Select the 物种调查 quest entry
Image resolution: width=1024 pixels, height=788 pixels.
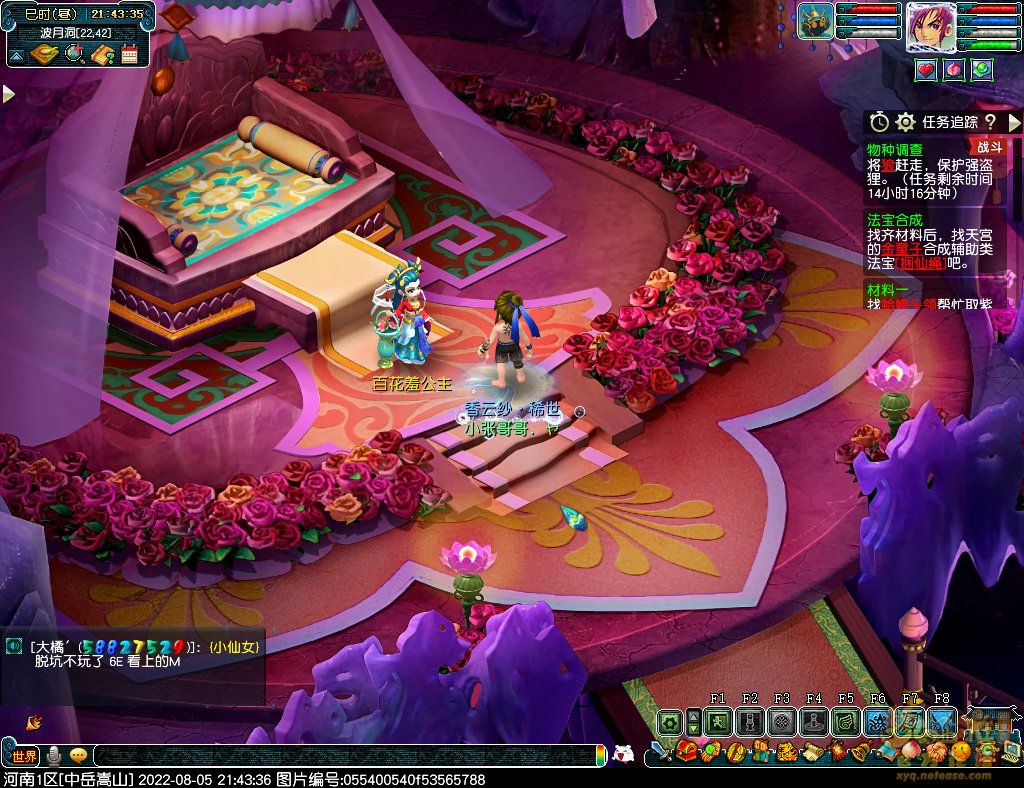coord(895,149)
